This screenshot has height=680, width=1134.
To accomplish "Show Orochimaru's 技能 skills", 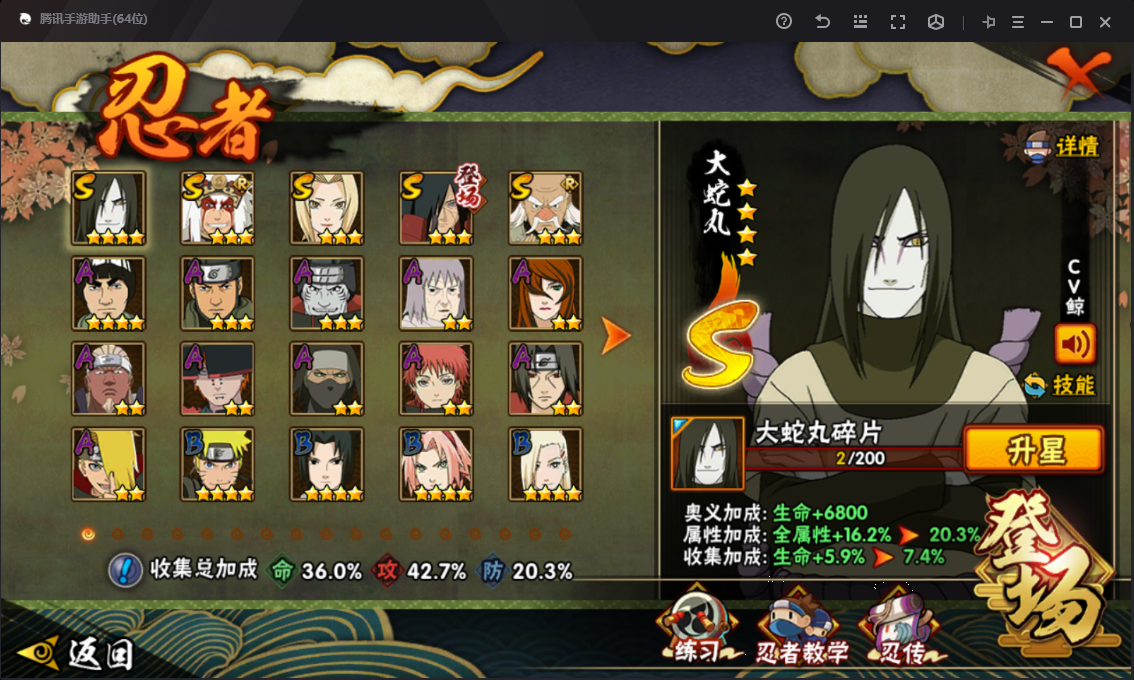I will pyautogui.click(x=1062, y=385).
